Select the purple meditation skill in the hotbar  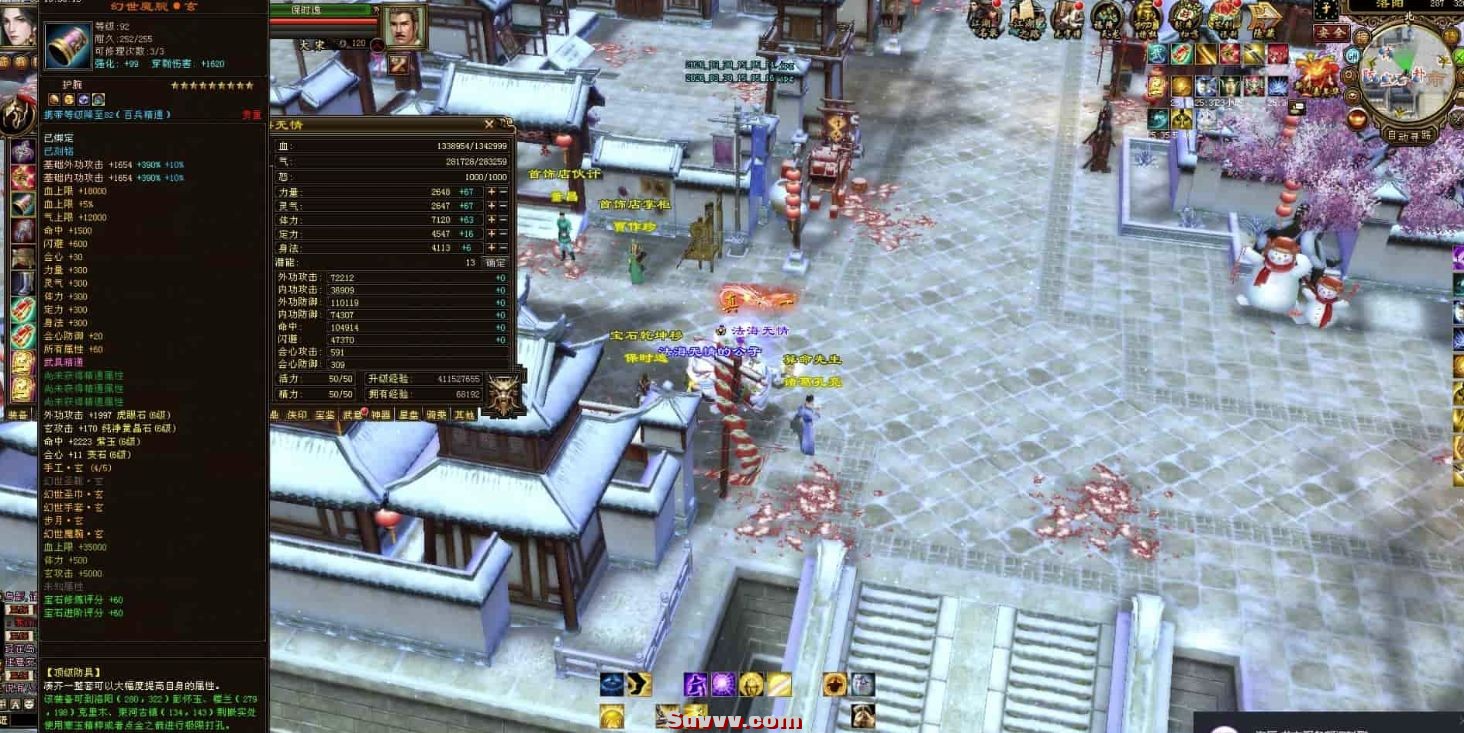tap(696, 684)
